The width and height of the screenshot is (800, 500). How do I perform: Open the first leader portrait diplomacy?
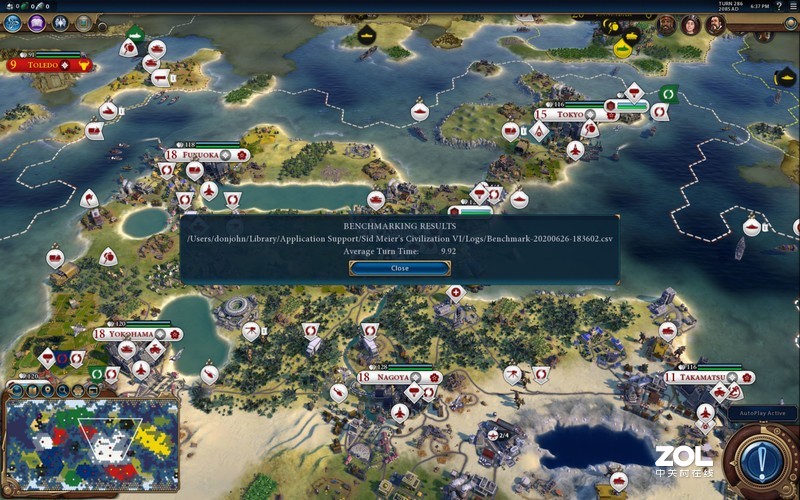click(666, 25)
